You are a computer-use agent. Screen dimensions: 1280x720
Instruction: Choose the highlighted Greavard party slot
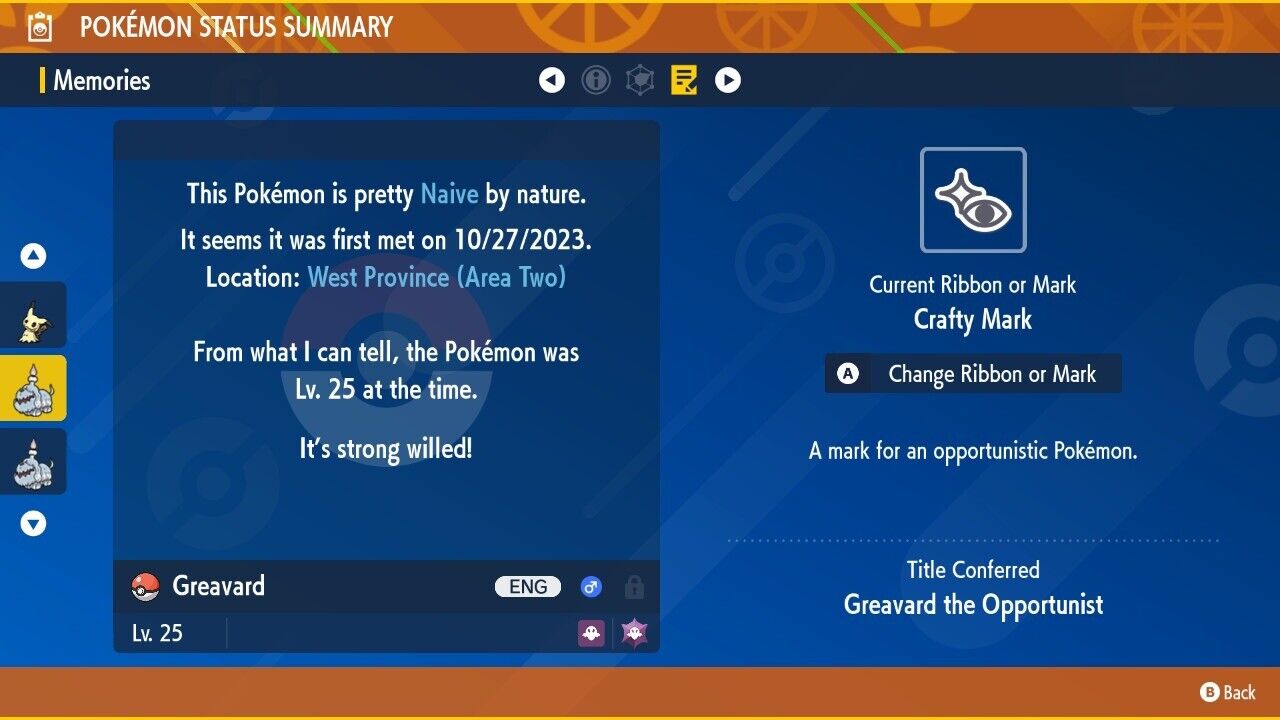pyautogui.click(x=33, y=388)
